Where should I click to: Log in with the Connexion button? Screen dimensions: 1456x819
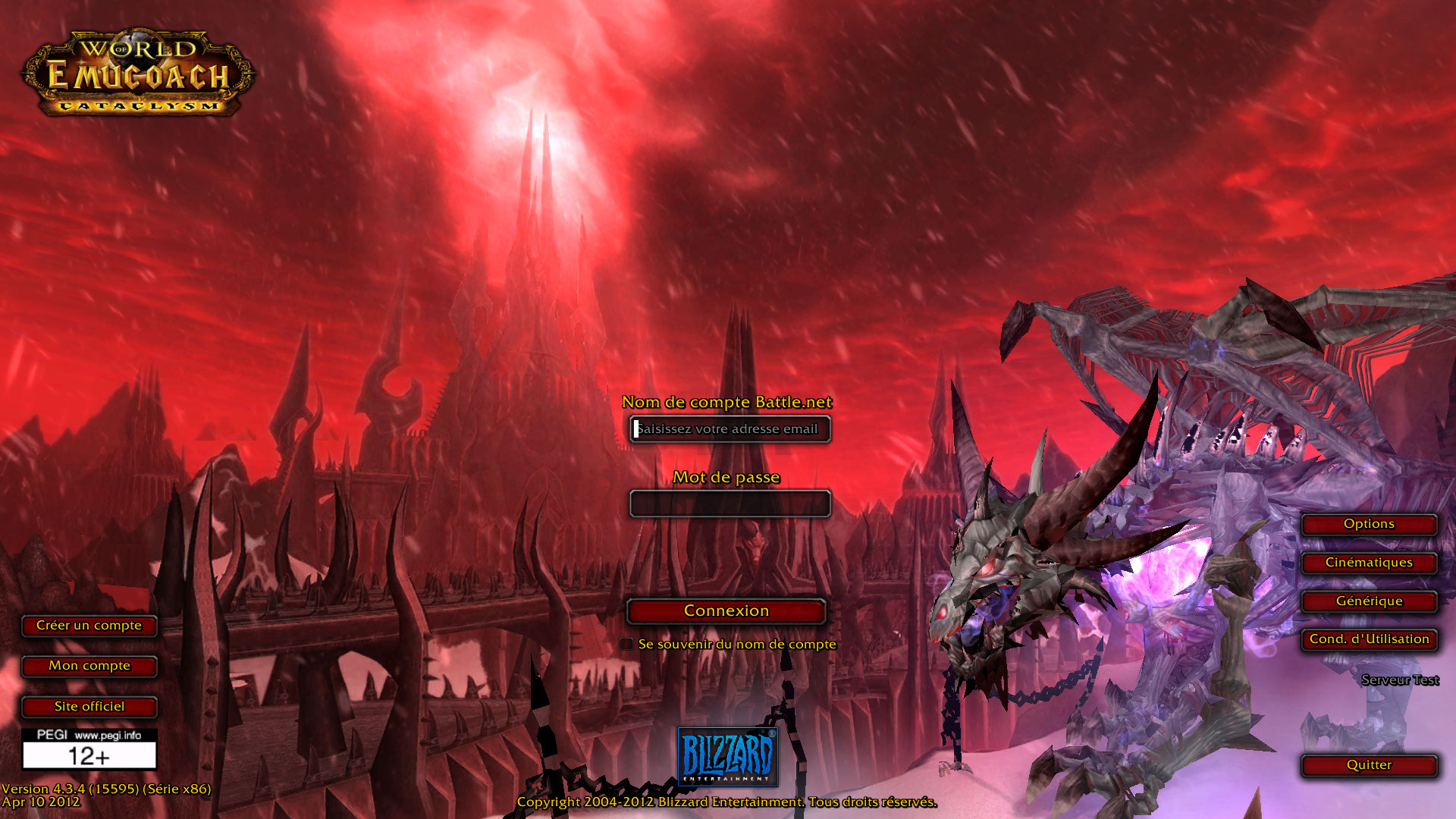pyautogui.click(x=726, y=611)
